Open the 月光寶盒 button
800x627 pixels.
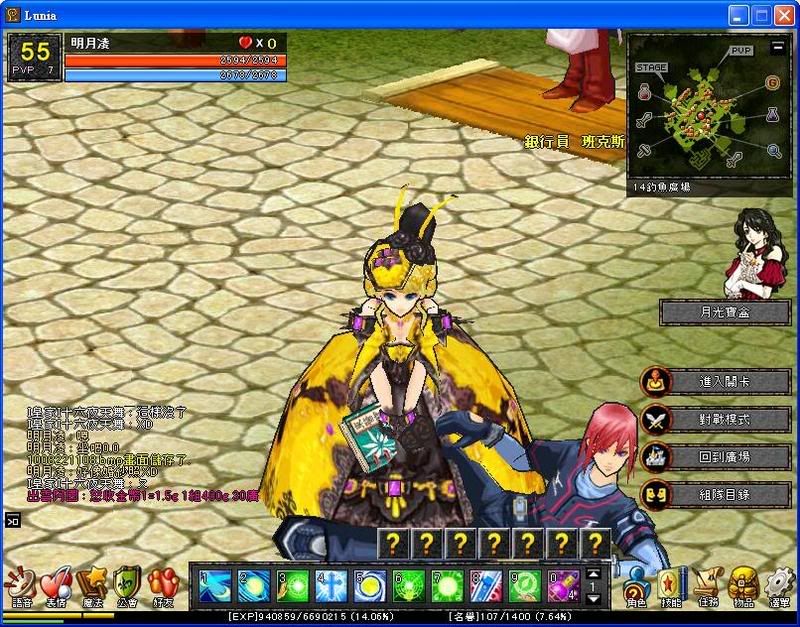tap(725, 312)
